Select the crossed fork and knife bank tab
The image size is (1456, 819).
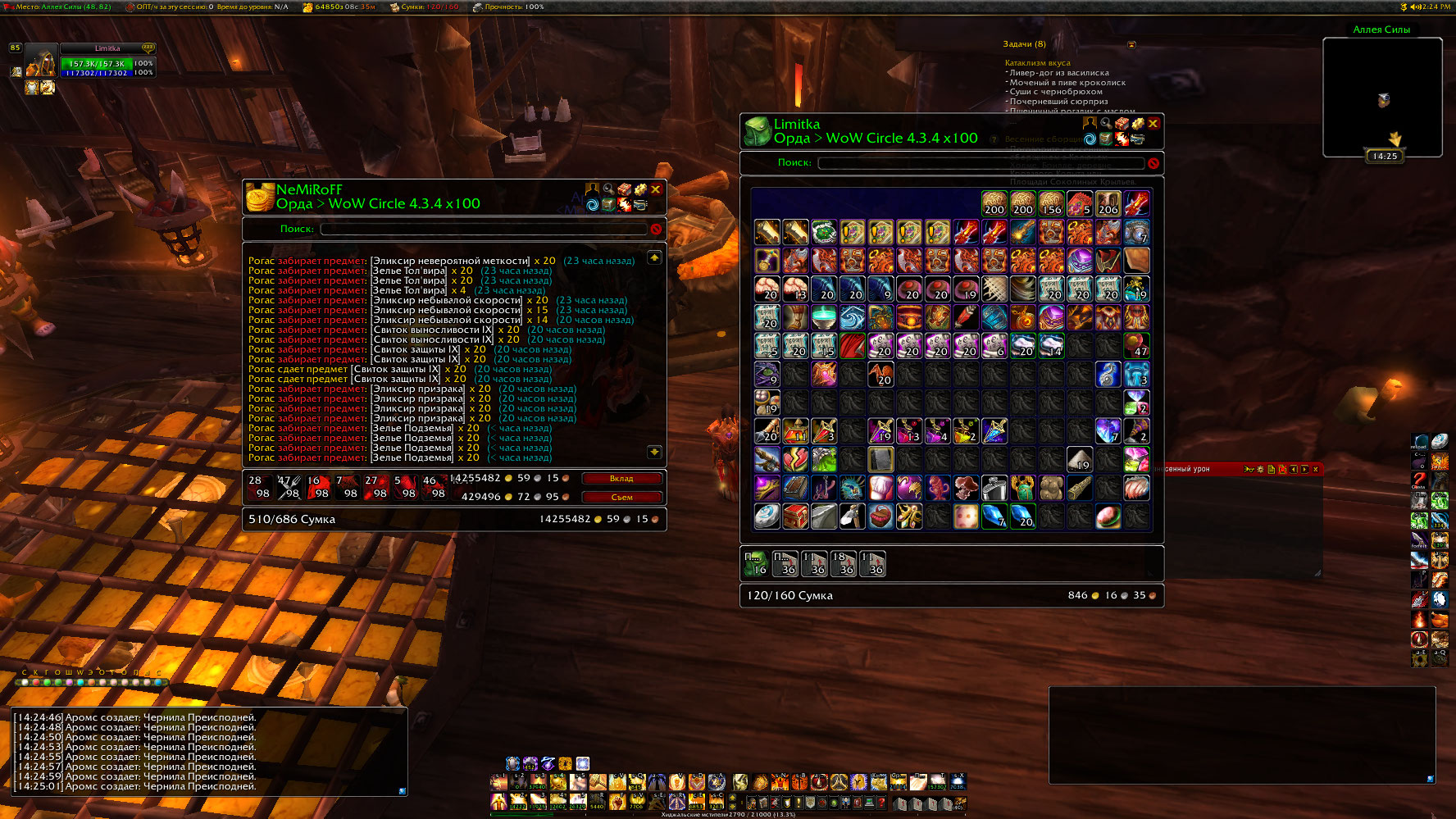pos(289,487)
